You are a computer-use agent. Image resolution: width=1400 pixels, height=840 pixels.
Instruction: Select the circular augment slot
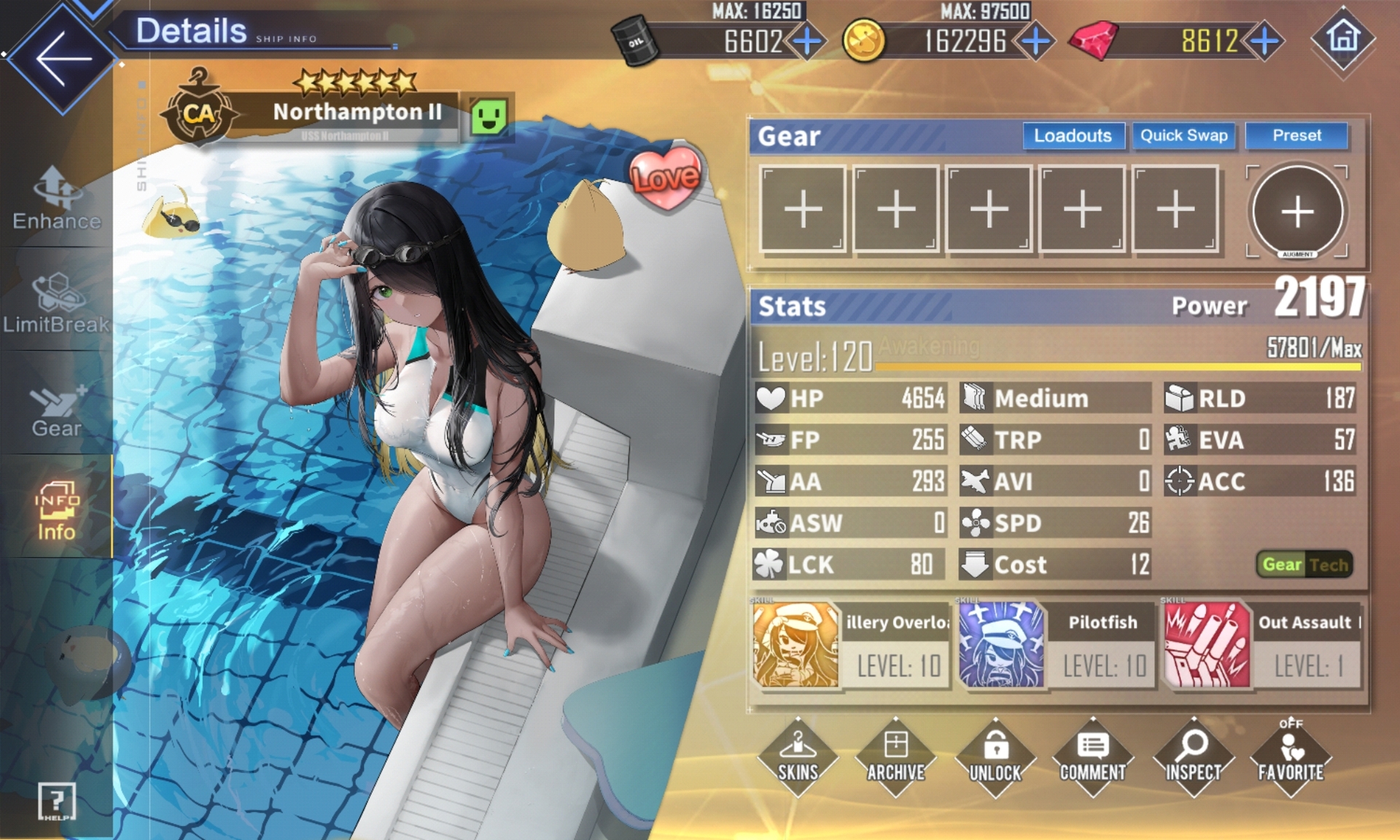(1297, 211)
